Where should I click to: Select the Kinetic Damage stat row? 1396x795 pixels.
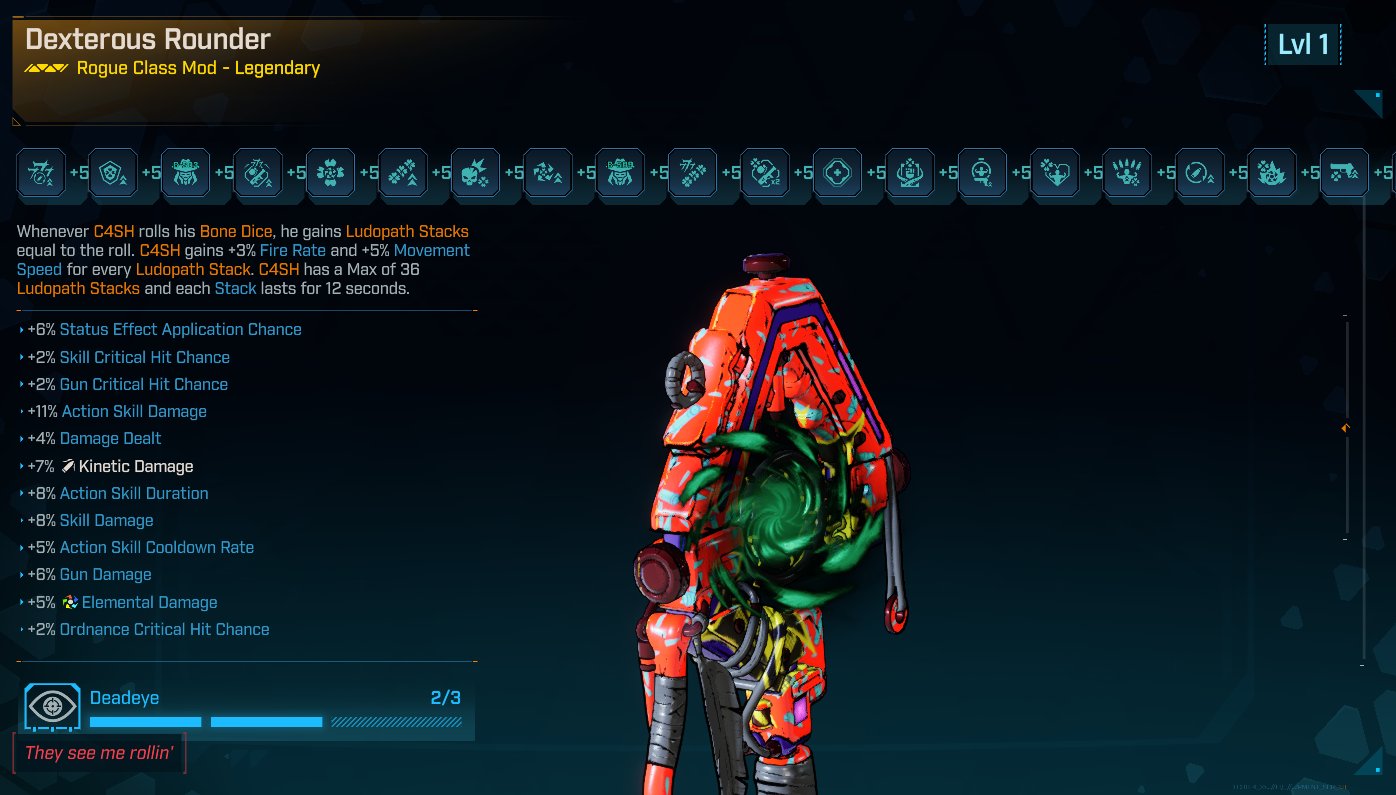(x=135, y=466)
